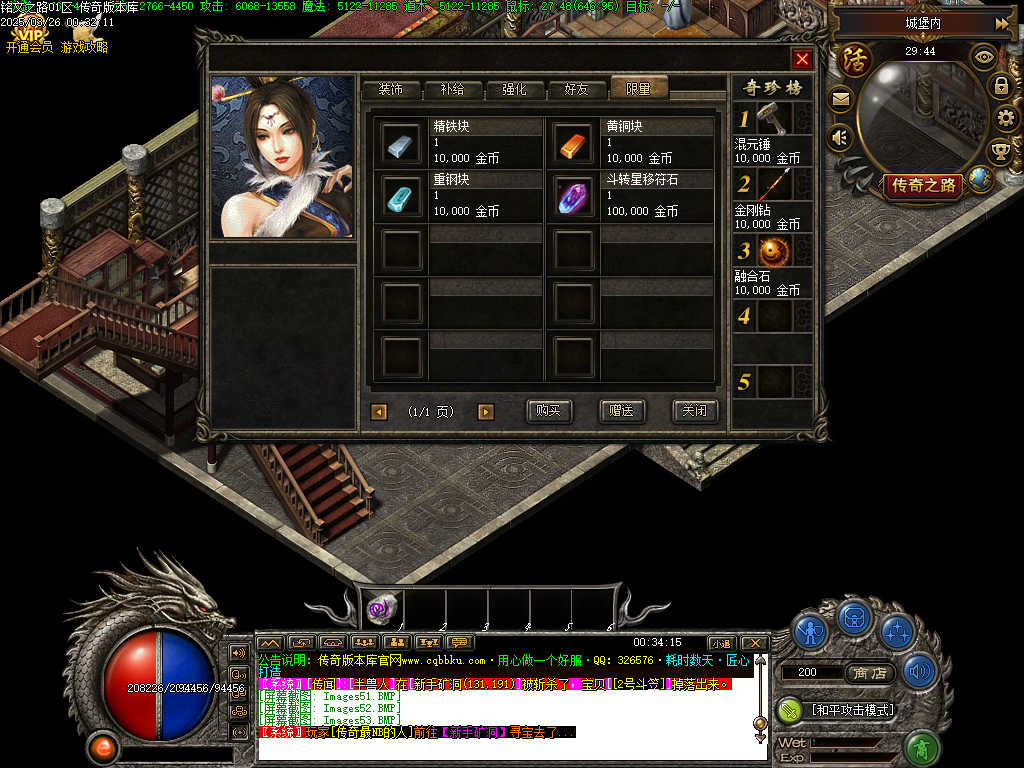
Task: Select the 重钢块 item slot
Action: (x=402, y=197)
